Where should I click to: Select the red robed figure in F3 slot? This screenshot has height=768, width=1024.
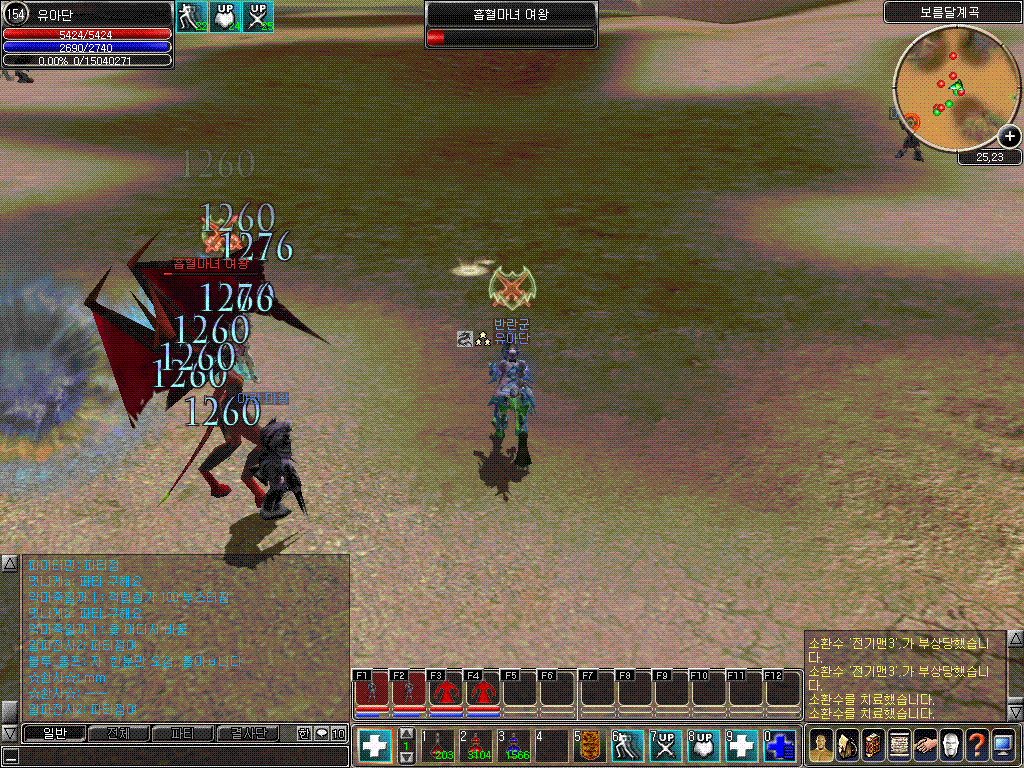click(445, 691)
